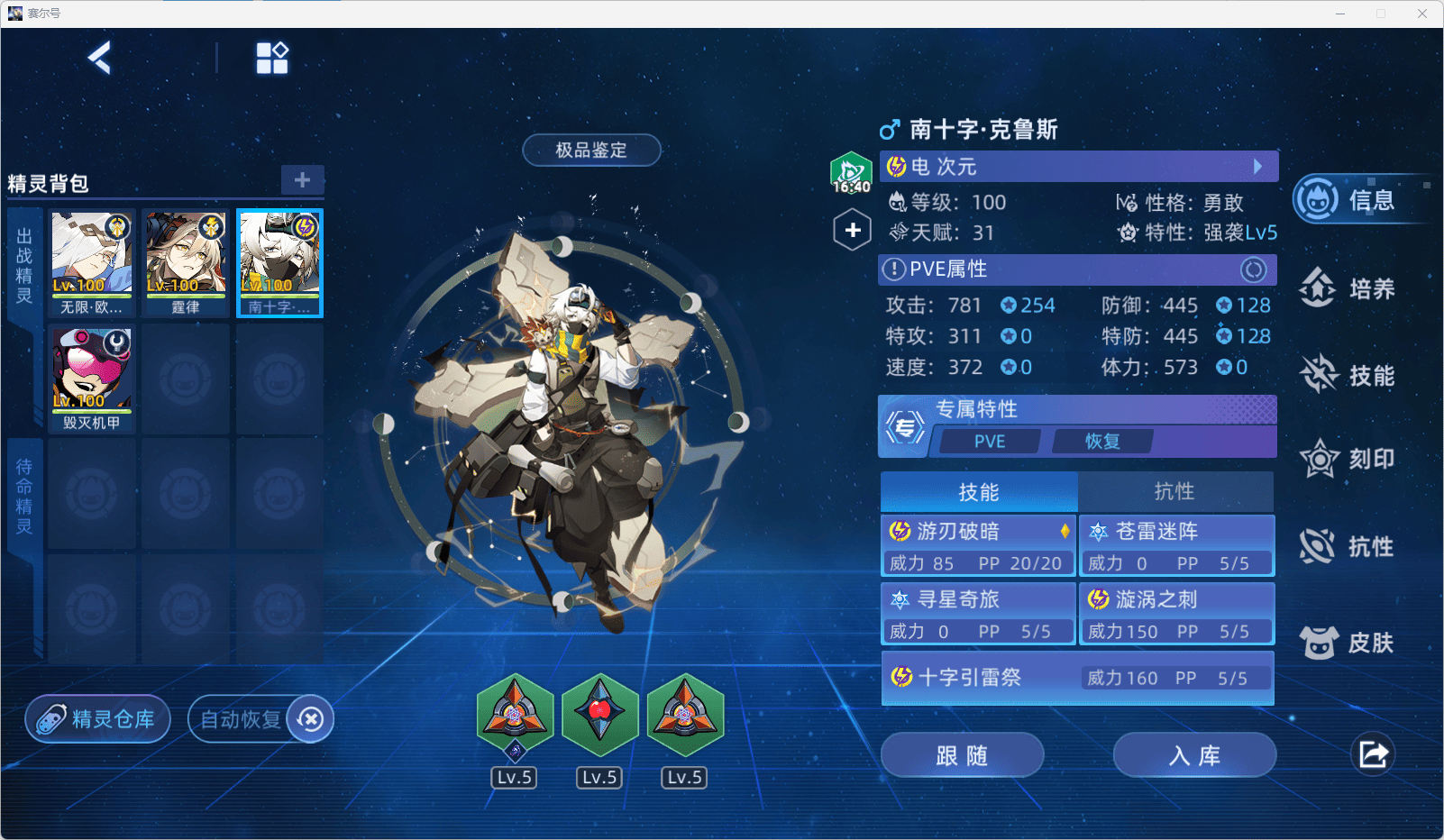Choose the 恢复 exclusive trait option
1444x840 pixels.
coord(1101,441)
